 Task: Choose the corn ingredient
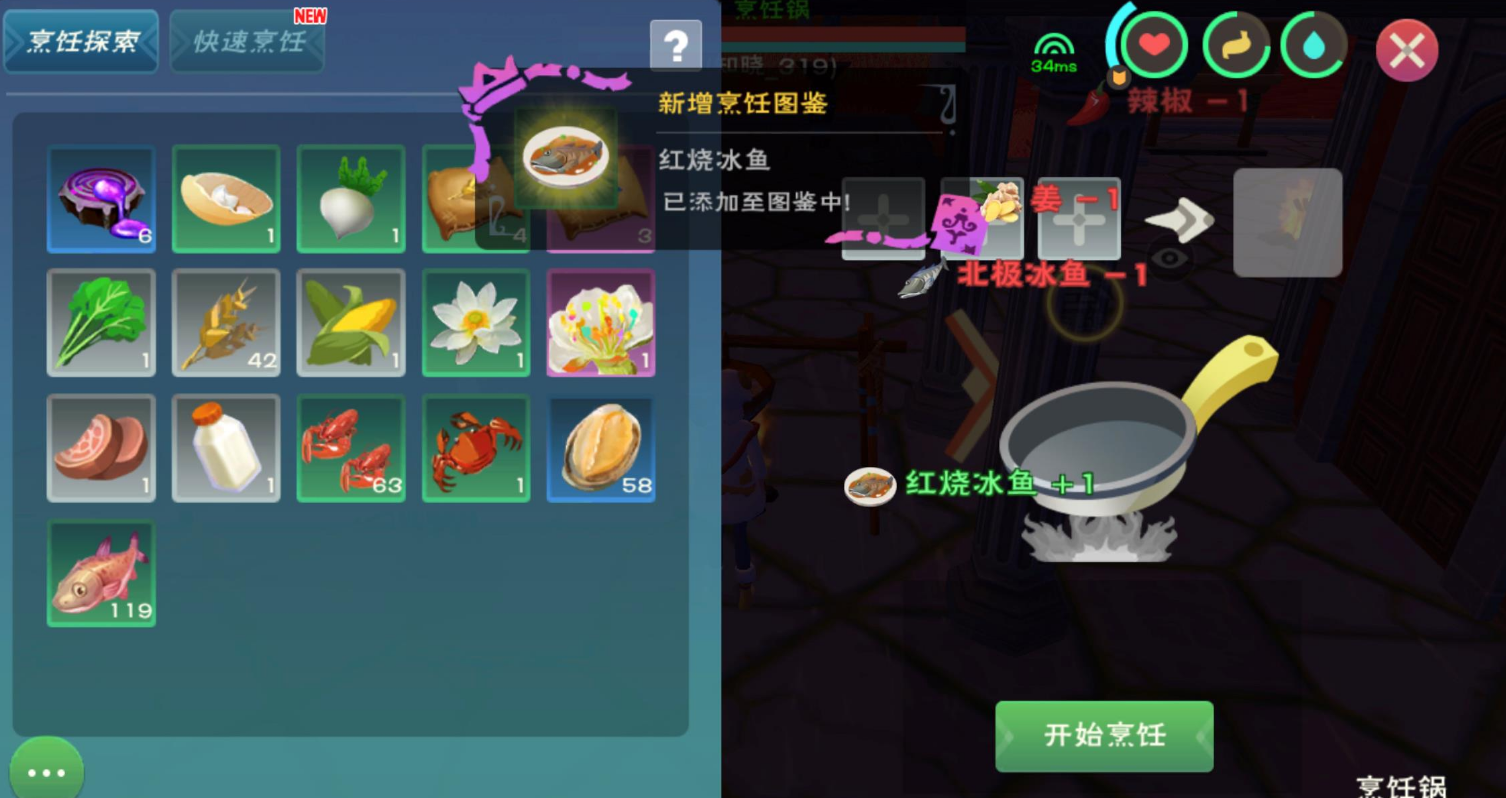point(351,322)
